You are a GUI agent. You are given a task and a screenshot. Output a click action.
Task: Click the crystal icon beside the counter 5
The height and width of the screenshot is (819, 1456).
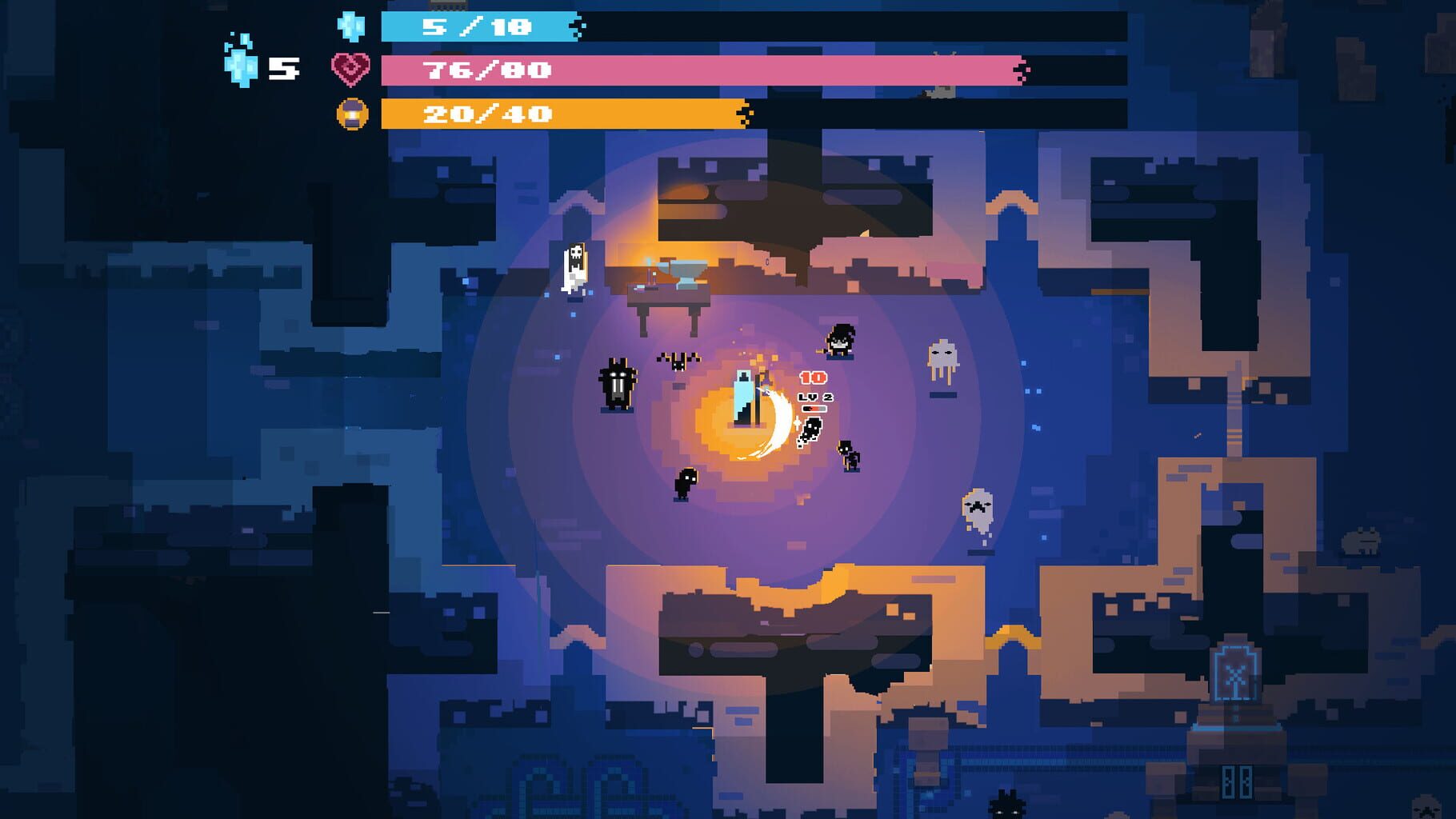point(240,64)
